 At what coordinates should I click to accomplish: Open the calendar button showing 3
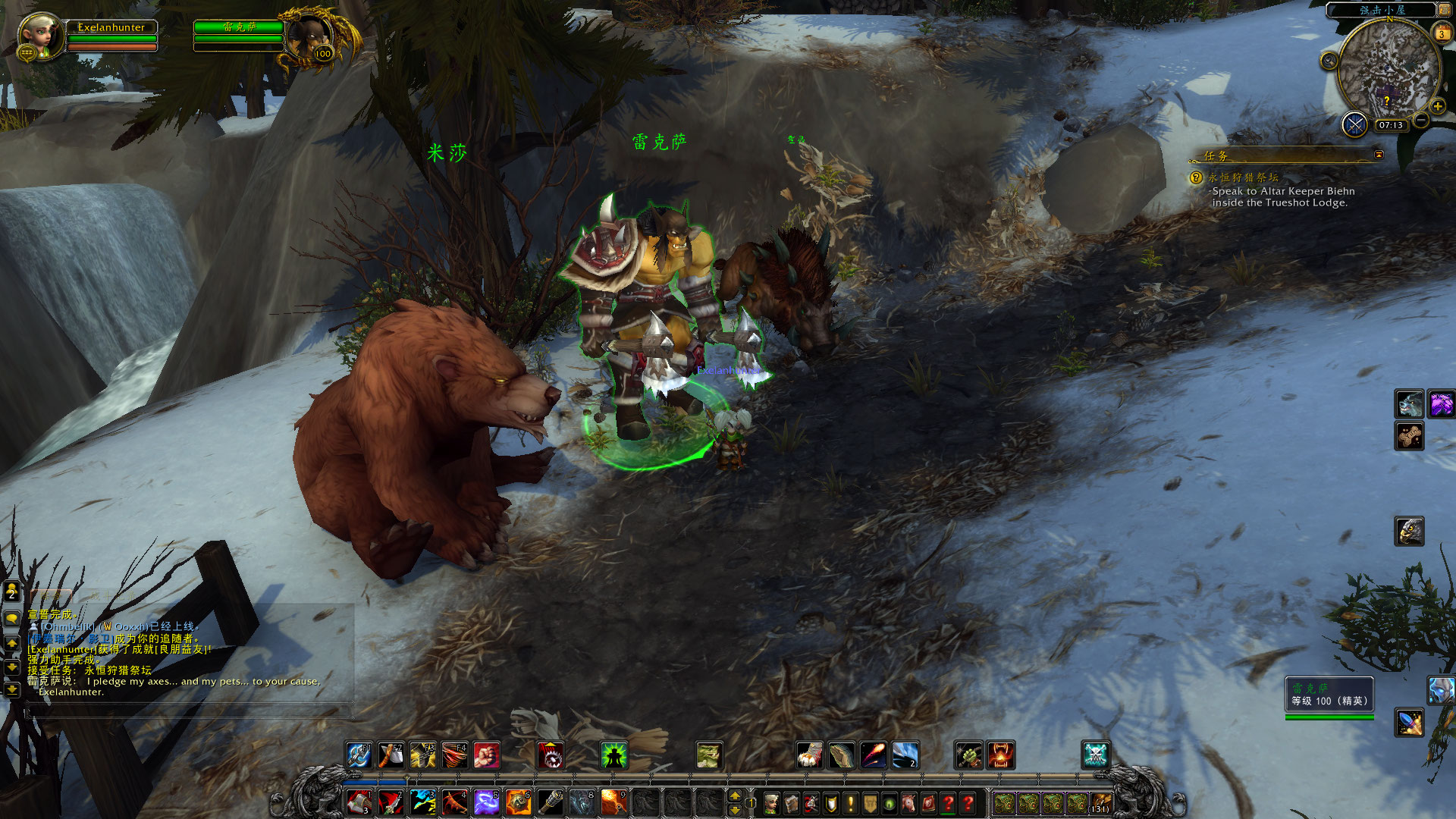pyautogui.click(x=1441, y=33)
